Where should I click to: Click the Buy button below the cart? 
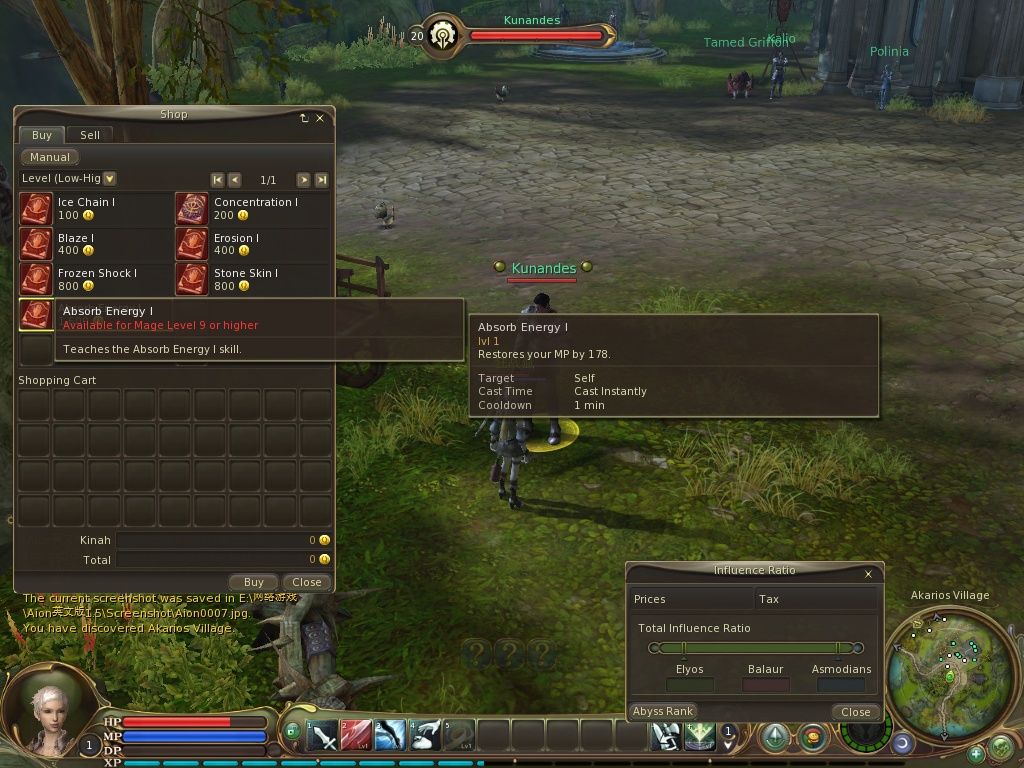[254, 582]
